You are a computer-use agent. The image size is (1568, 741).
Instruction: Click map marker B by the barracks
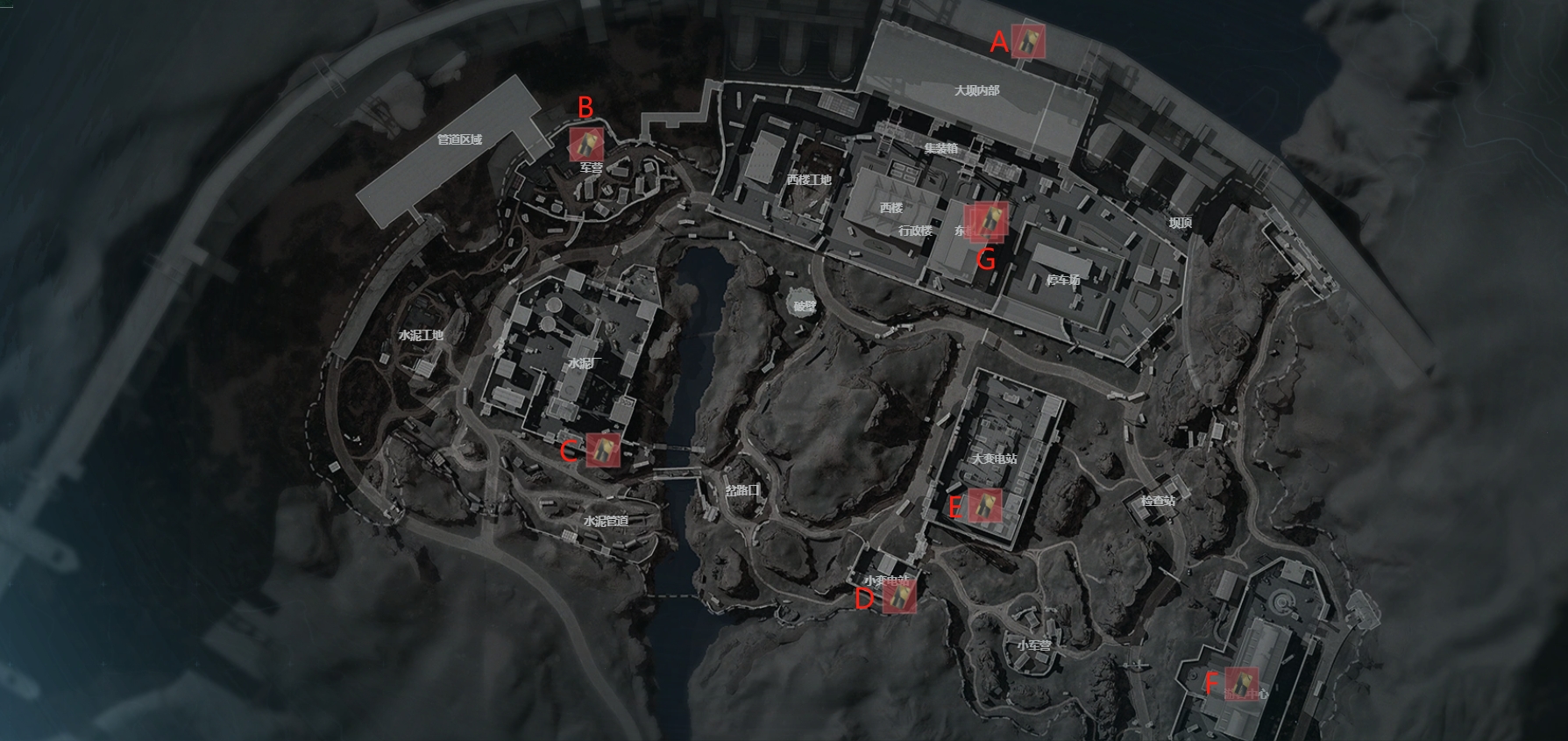click(x=585, y=144)
